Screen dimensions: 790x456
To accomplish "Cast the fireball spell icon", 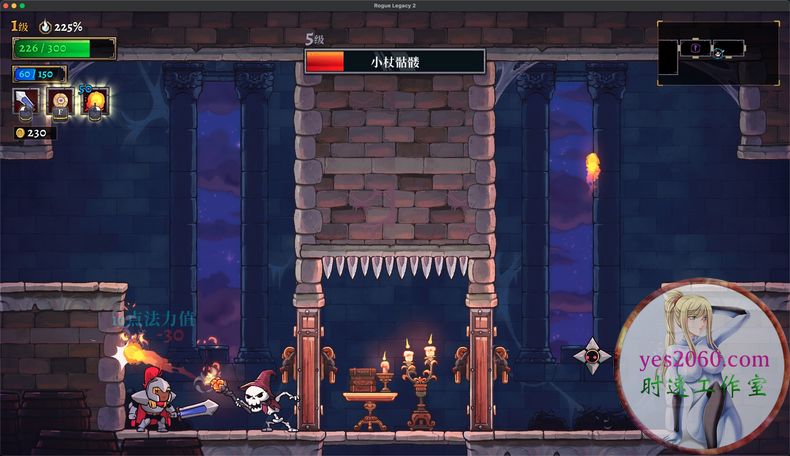I will [95, 100].
